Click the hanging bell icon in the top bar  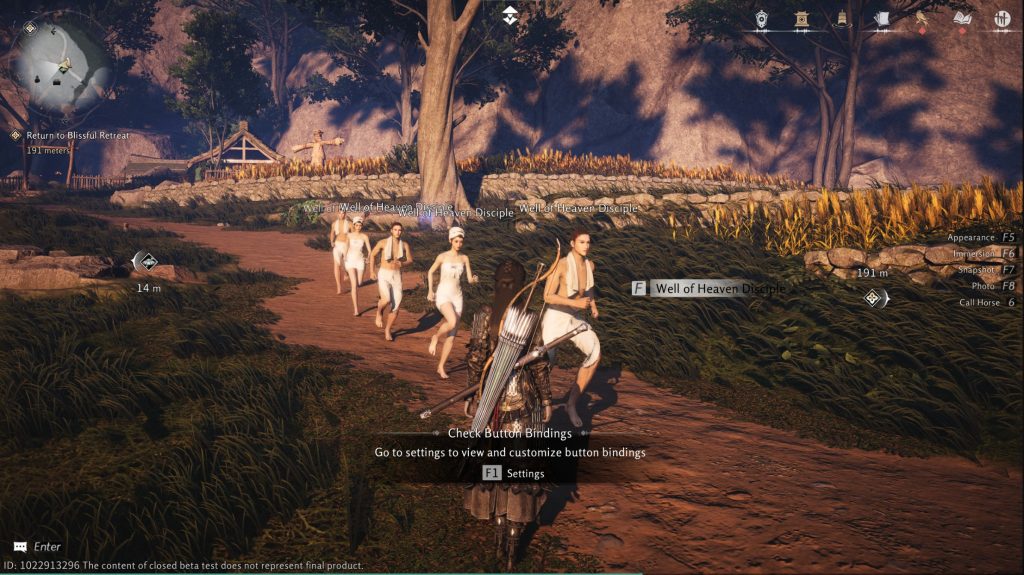click(842, 18)
